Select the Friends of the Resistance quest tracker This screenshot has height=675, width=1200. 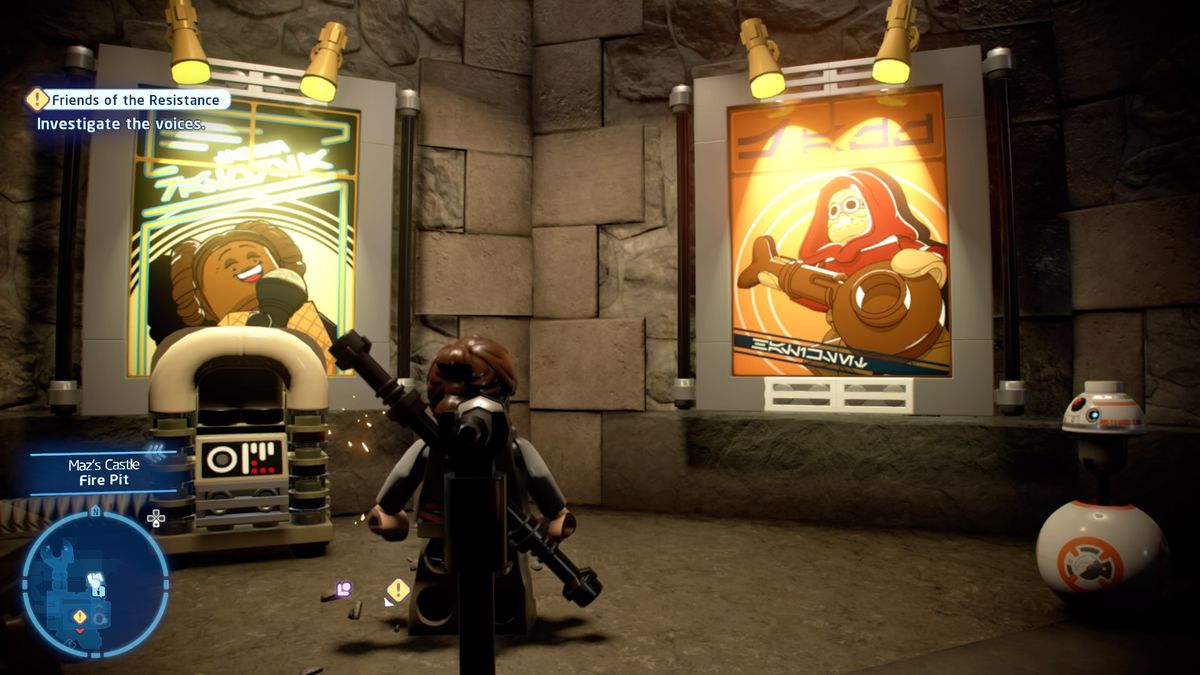130,100
